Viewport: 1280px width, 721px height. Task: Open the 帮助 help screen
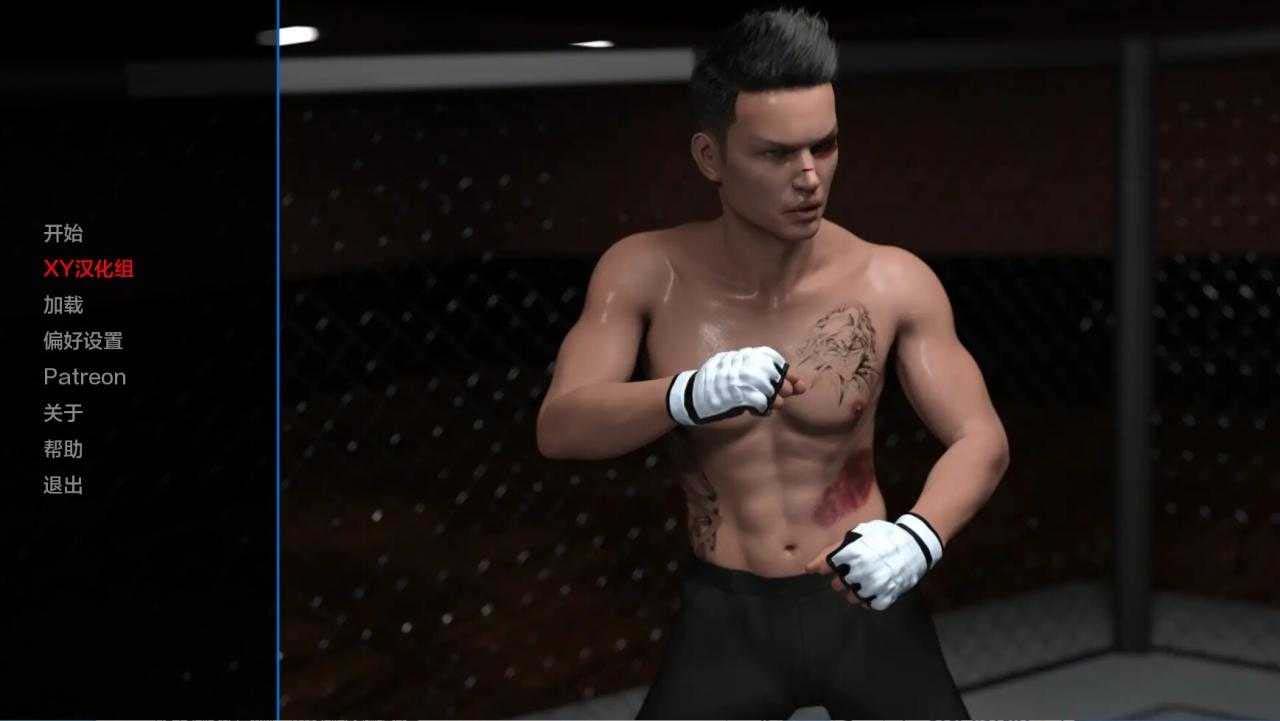coord(63,450)
